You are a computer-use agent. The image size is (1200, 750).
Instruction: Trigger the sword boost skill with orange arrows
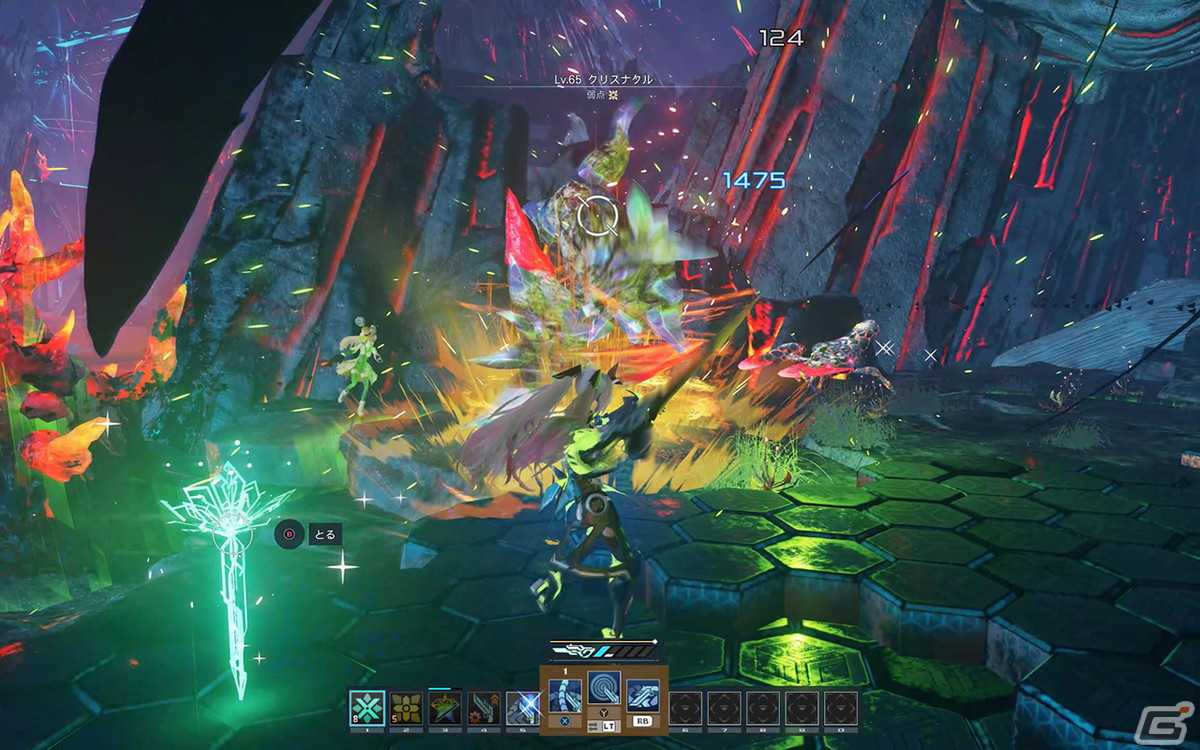(485, 708)
